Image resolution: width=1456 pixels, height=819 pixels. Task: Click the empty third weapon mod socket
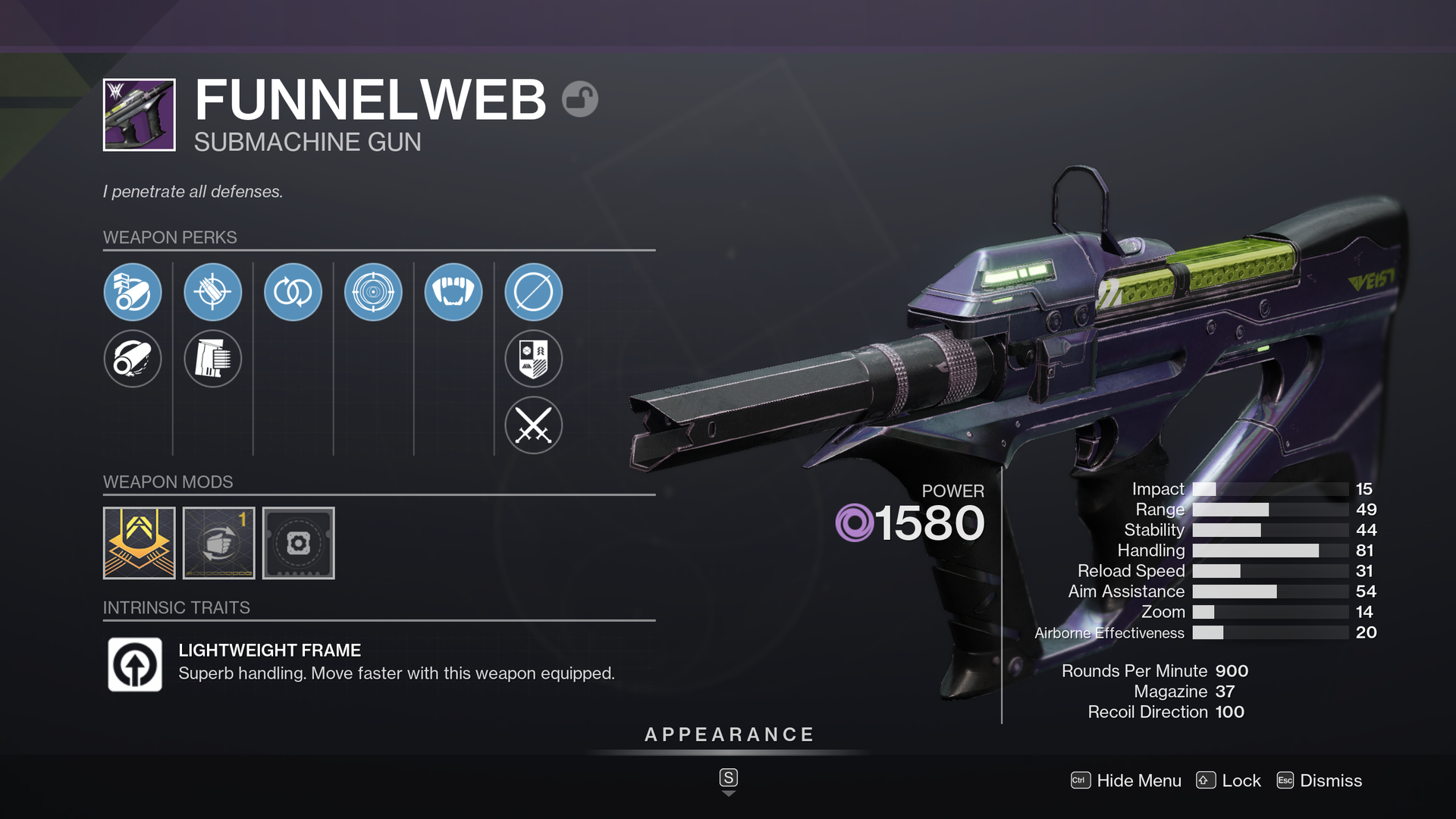298,543
